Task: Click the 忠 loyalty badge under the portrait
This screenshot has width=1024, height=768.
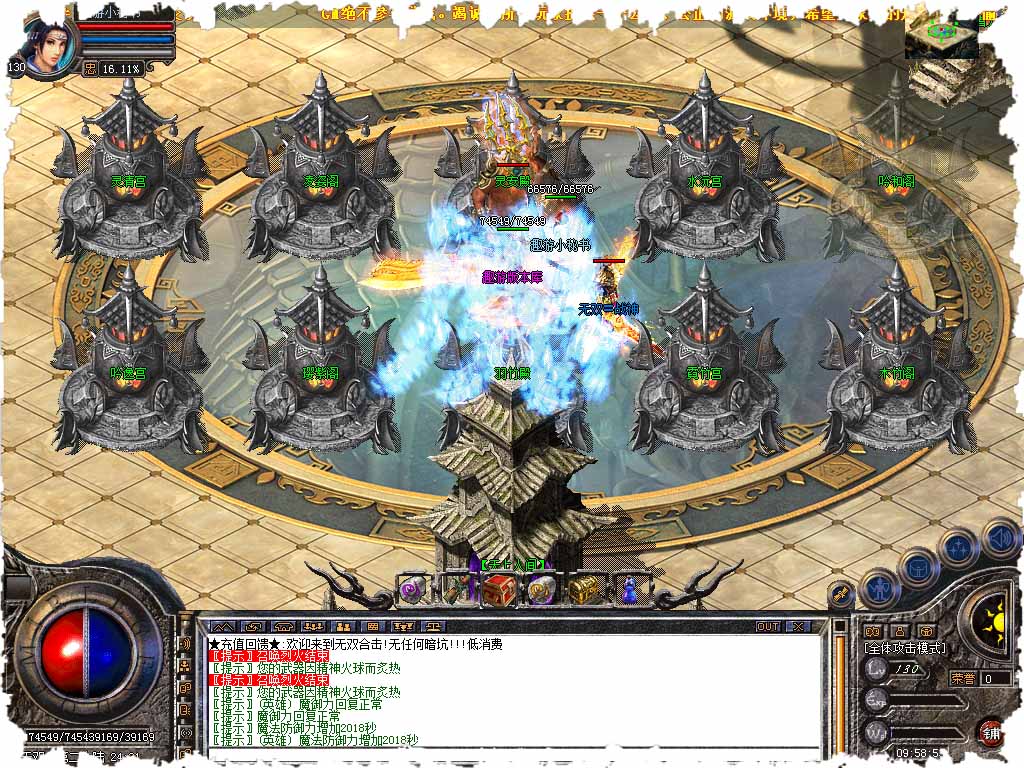Action: (x=89, y=68)
